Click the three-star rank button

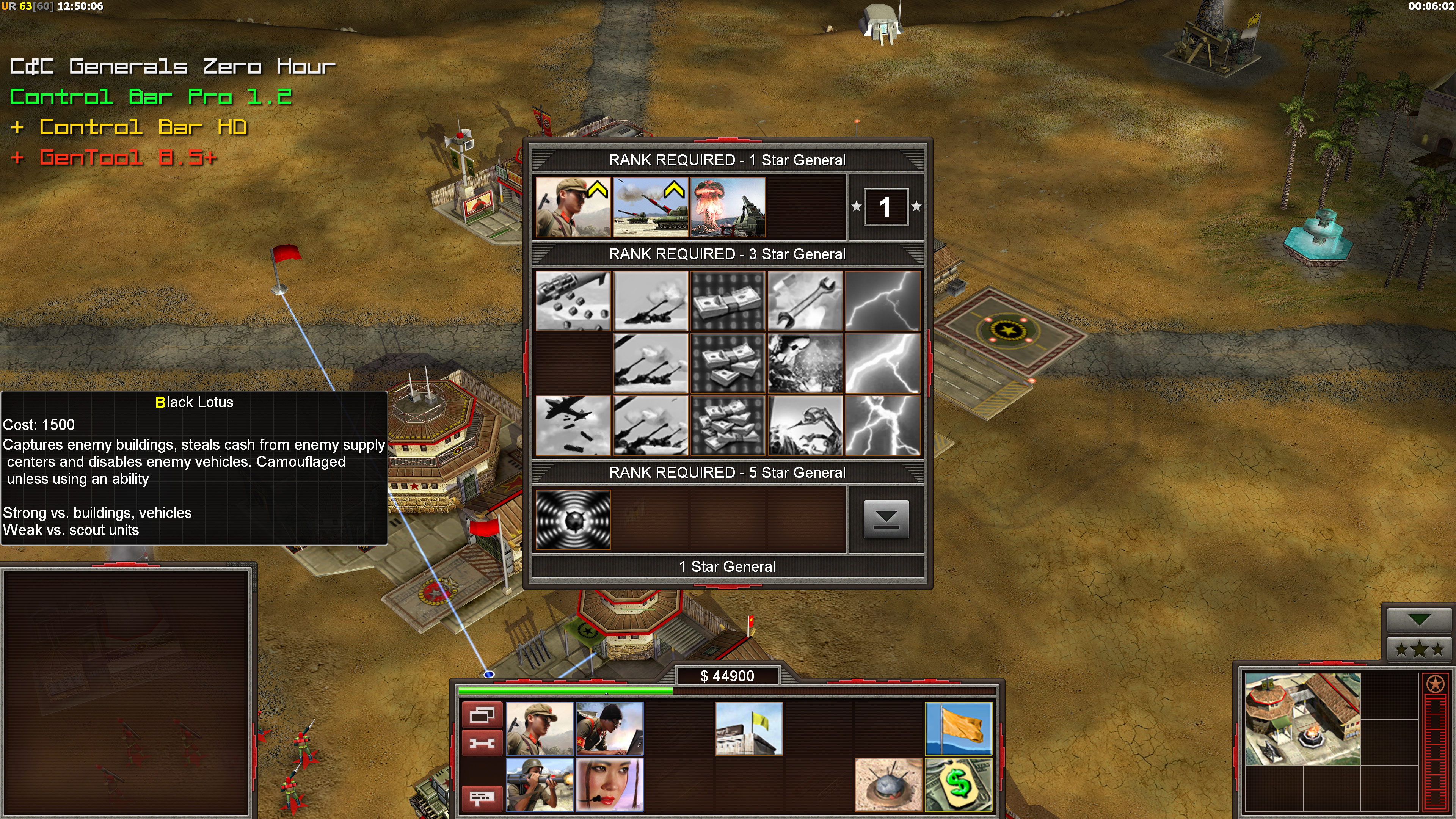click(1419, 650)
